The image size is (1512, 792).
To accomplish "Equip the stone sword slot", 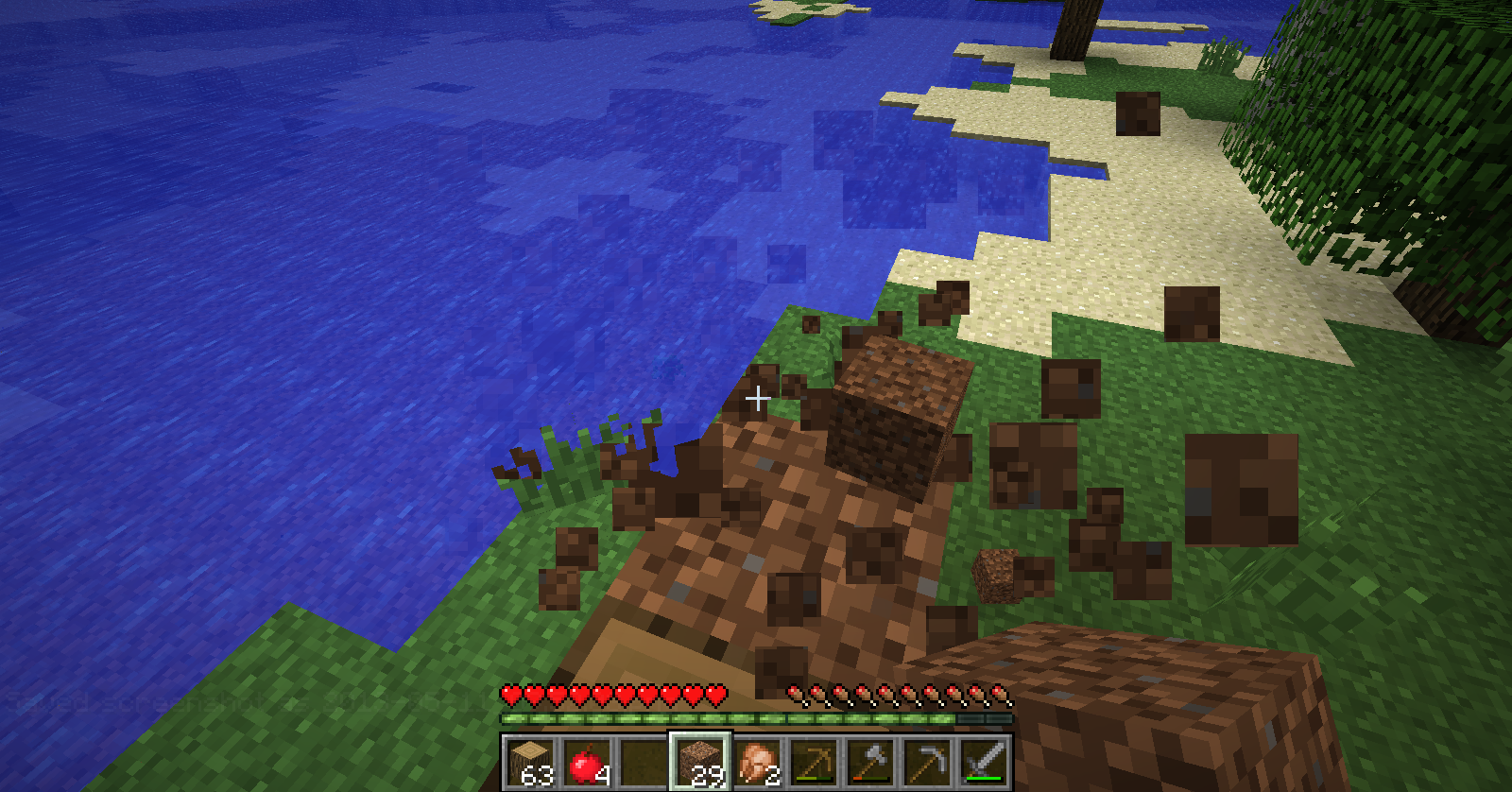I will click(984, 762).
